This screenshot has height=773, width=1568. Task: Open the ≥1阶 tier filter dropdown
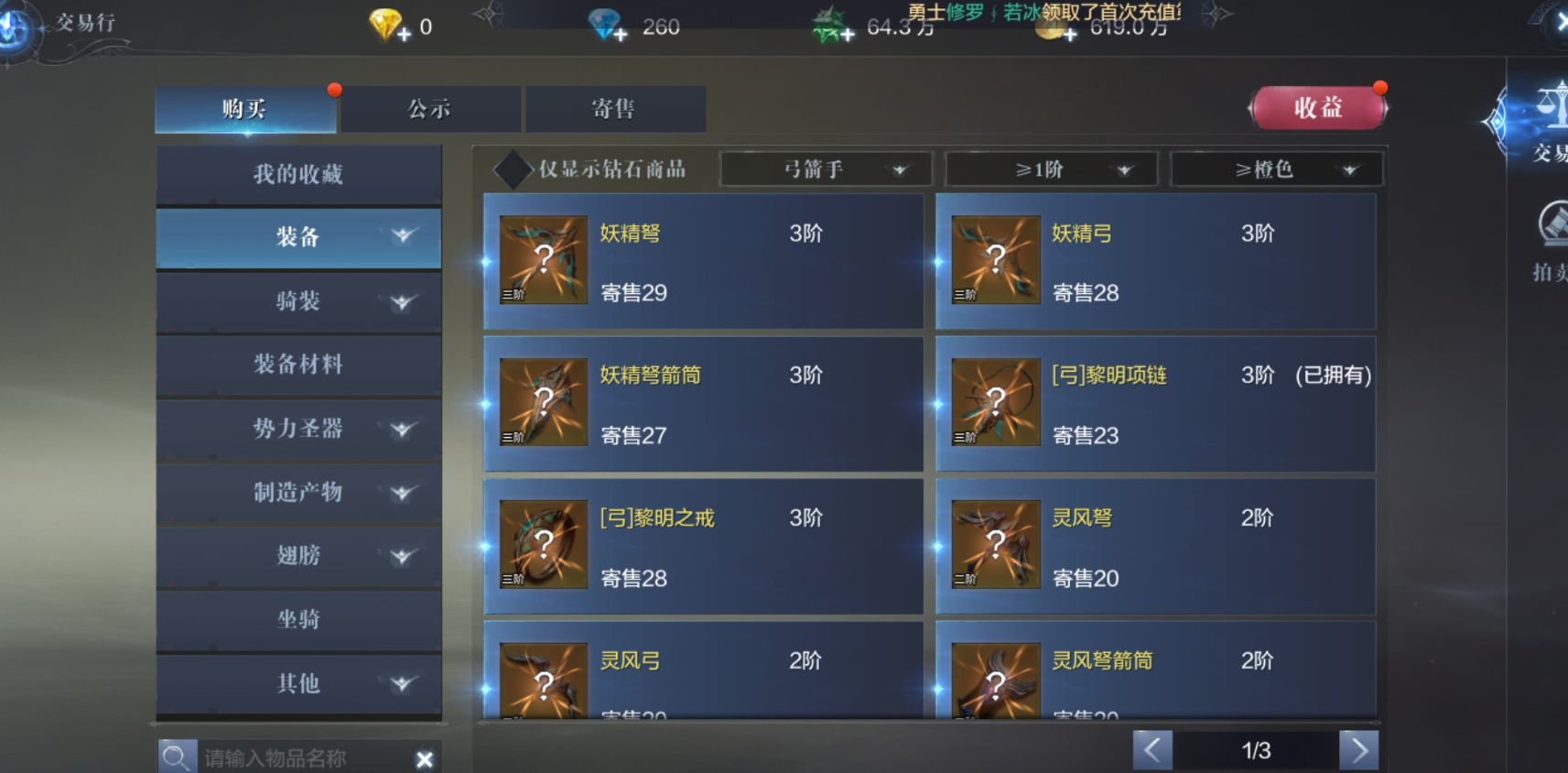pos(1051,169)
